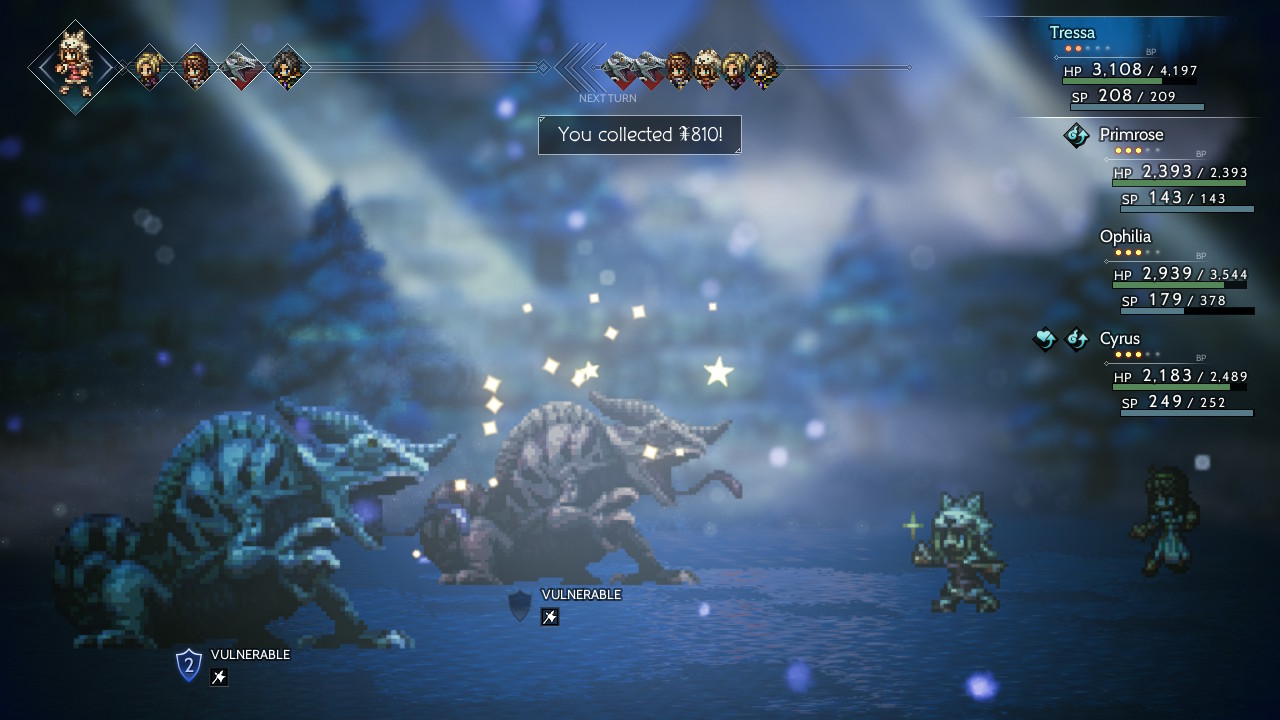Click the heart status icon next to Cyrus
Viewport: 1280px width, 720px height.
point(1044,340)
